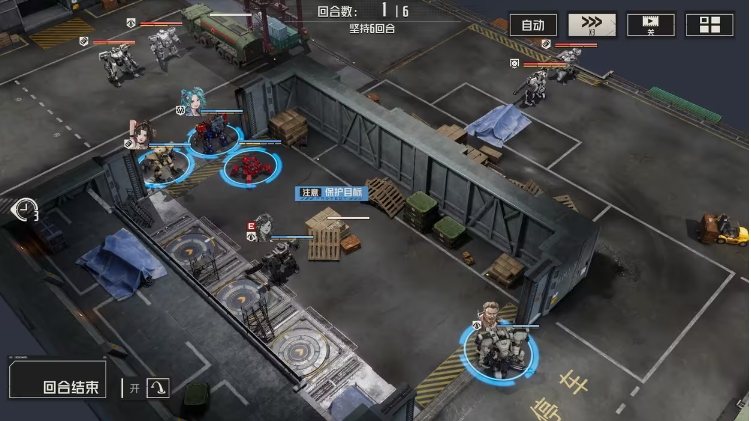Enable the 自动 auto-battle button
Viewport: 751px width, 421px height.
click(533, 25)
